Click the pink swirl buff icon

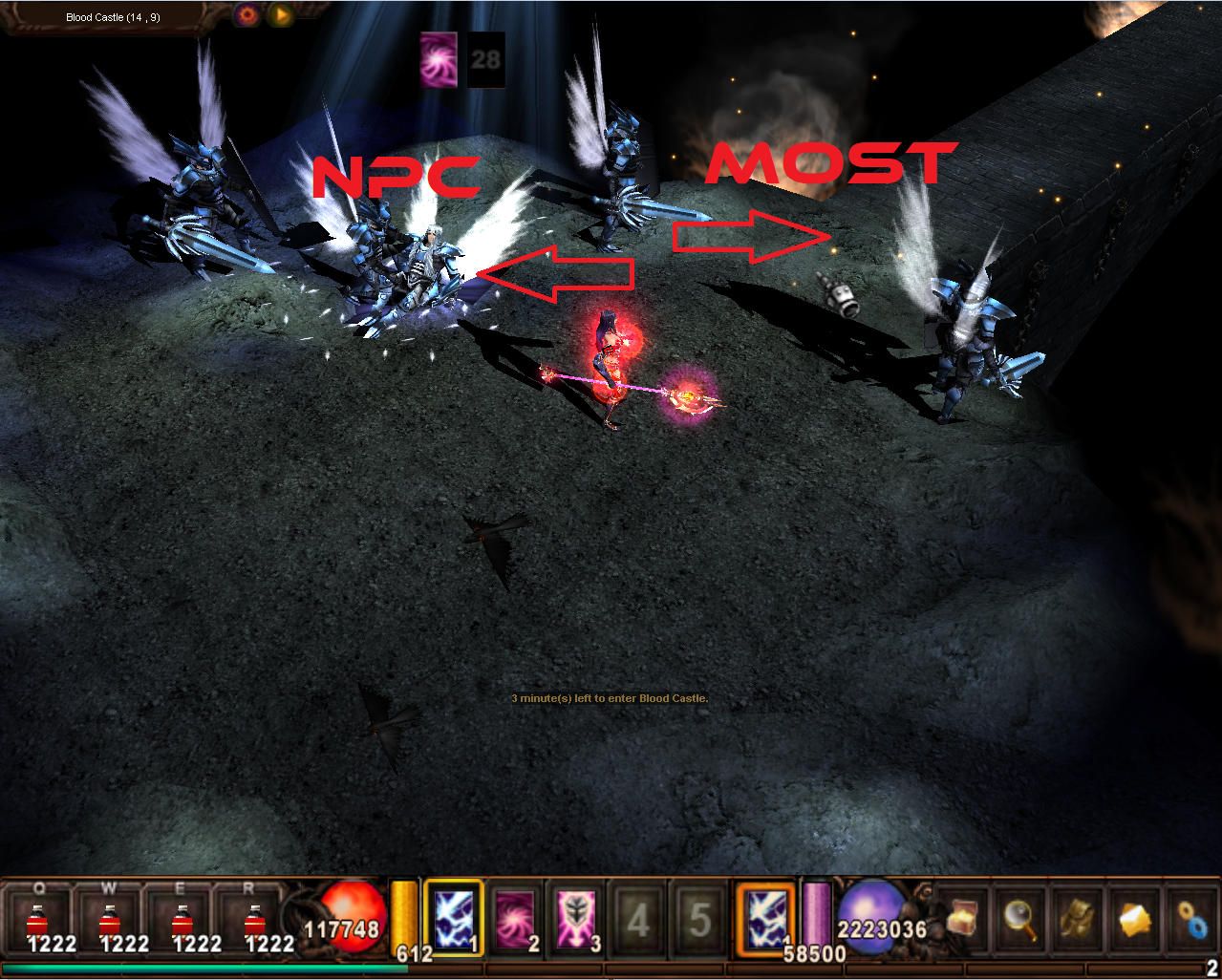click(439, 59)
